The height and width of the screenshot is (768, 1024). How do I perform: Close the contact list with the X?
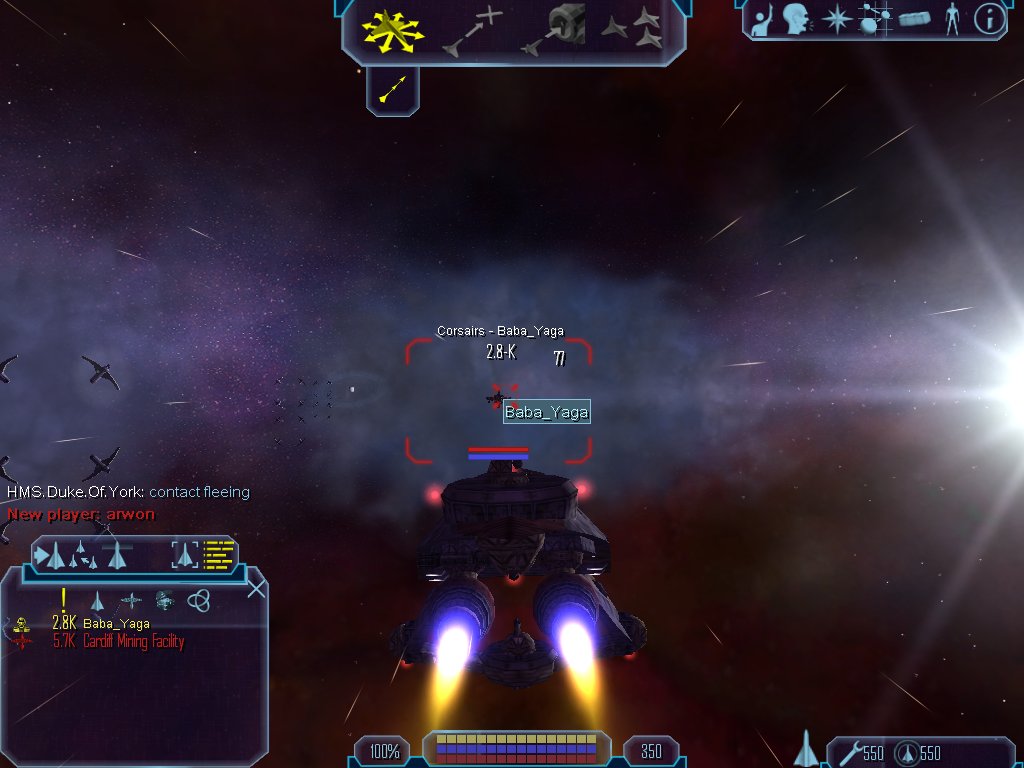click(256, 588)
